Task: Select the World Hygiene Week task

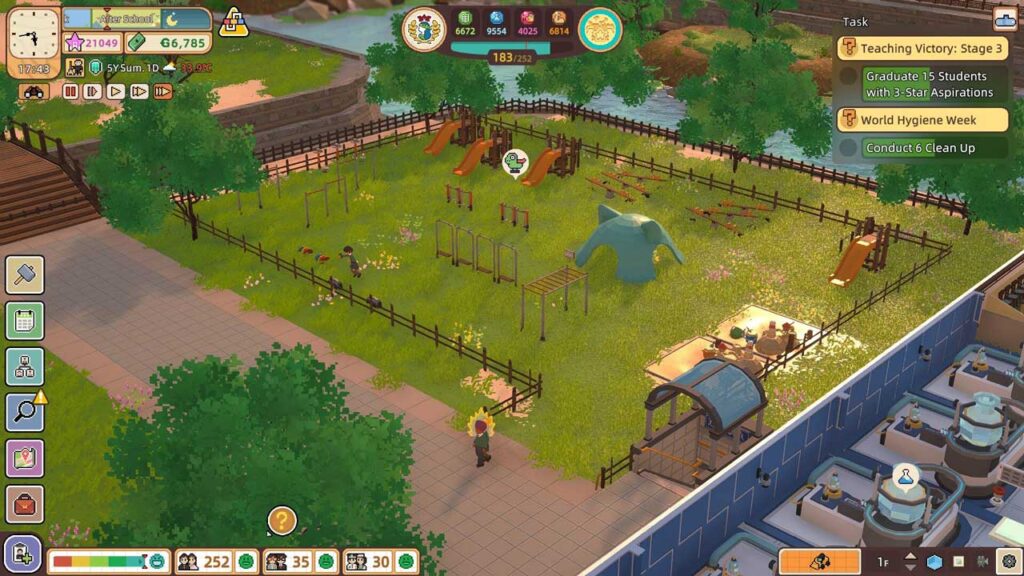Action: (921, 120)
